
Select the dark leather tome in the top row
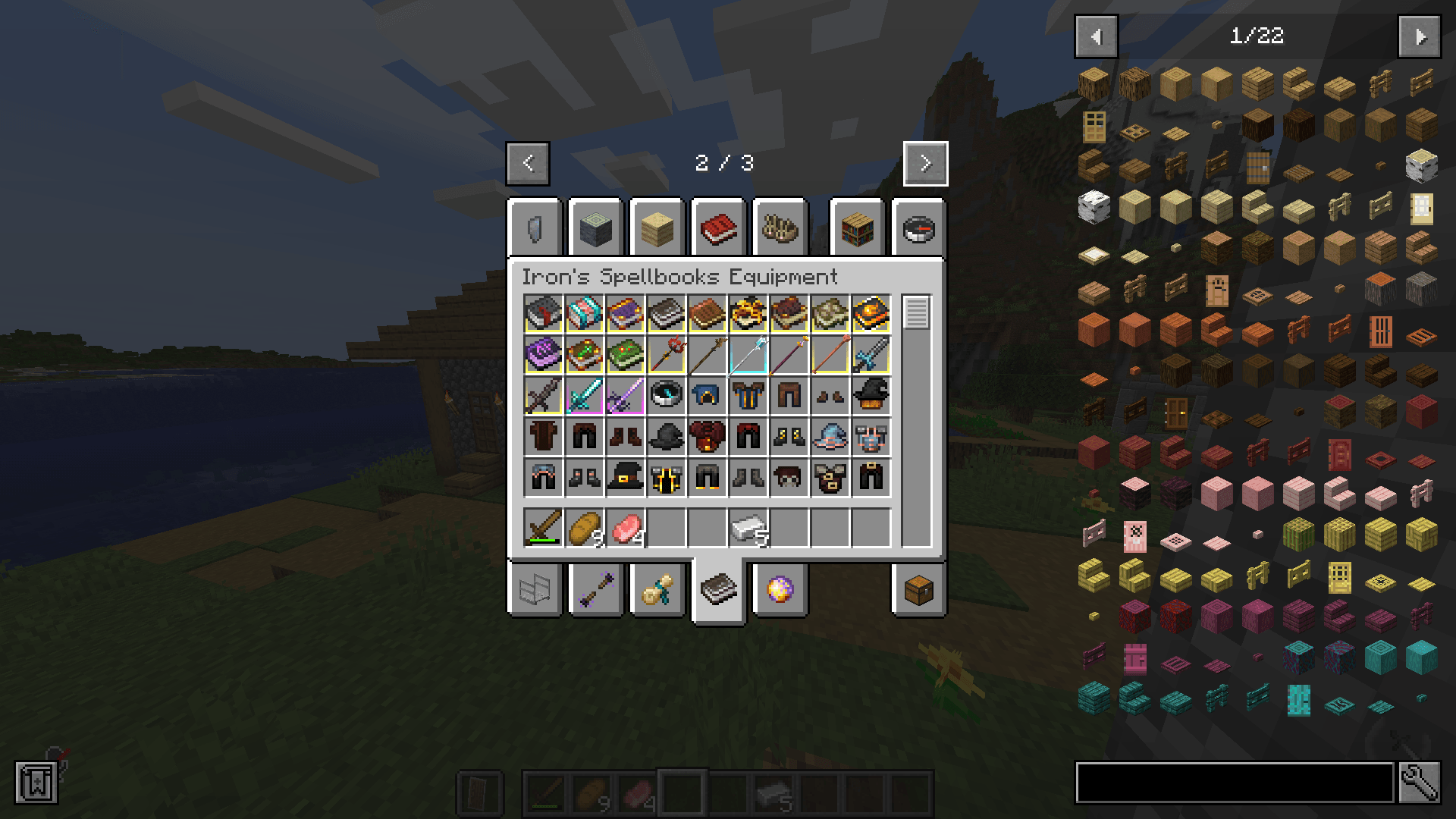[x=667, y=313]
